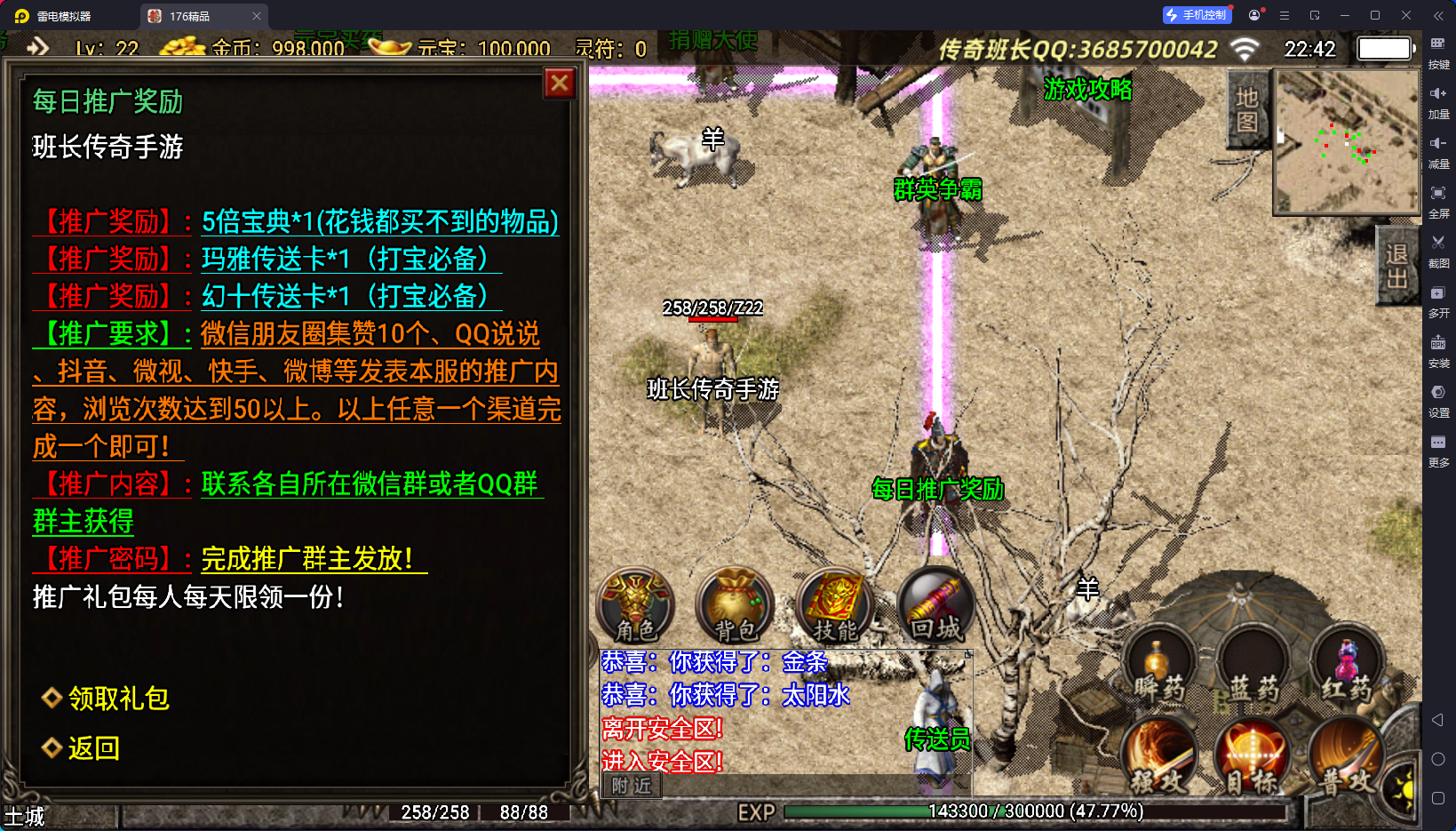Tap the 退出 exit button
Viewport: 1456px width, 831px height.
pos(1396,267)
